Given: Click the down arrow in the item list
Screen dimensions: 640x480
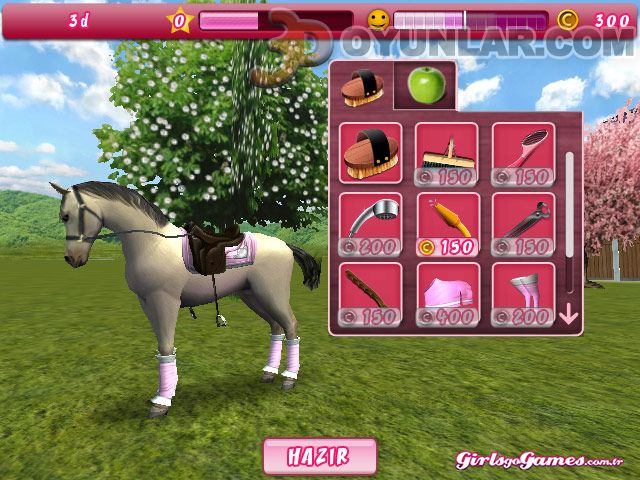Looking at the screenshot, I should tap(569, 315).
